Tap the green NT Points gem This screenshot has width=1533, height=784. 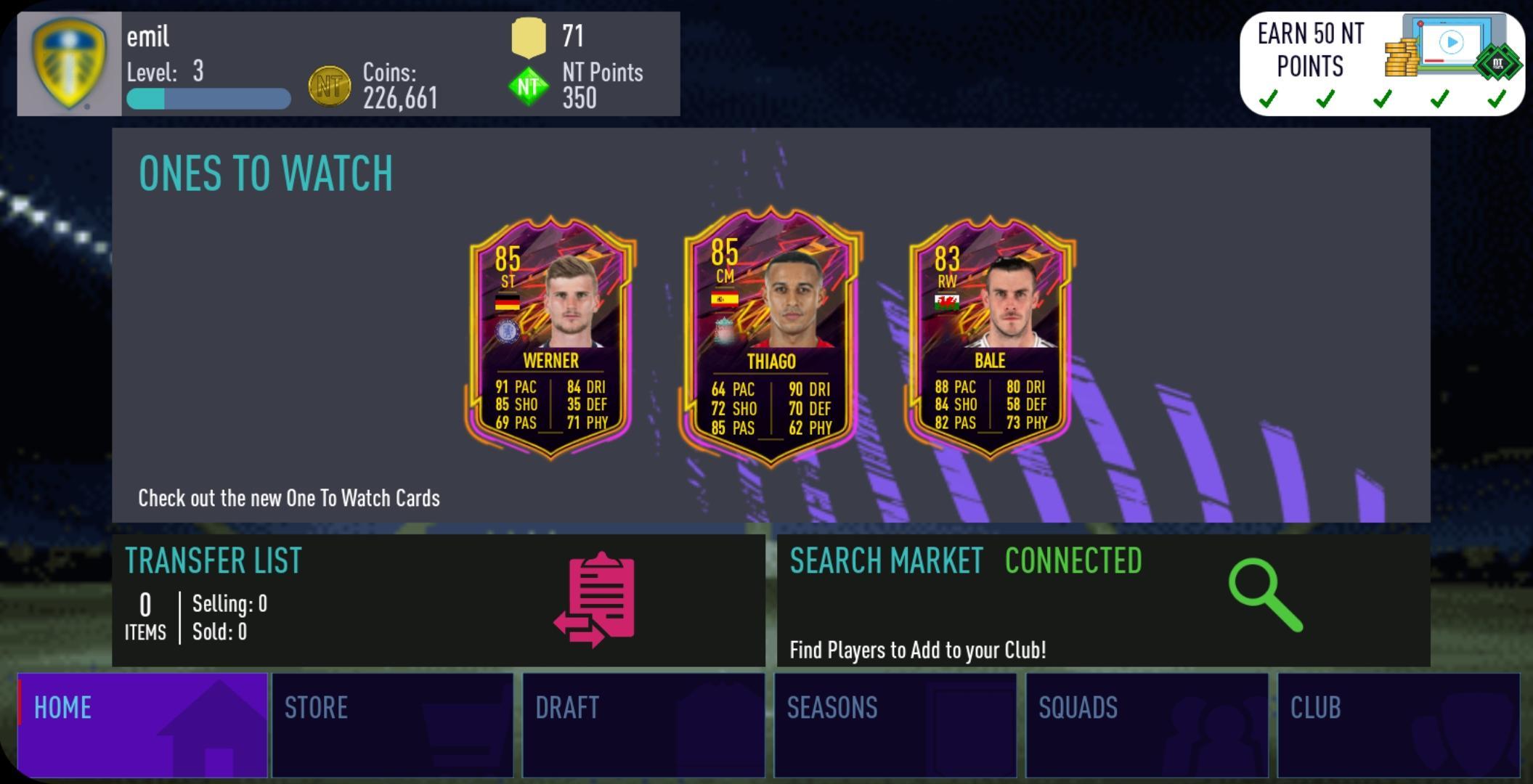(529, 86)
